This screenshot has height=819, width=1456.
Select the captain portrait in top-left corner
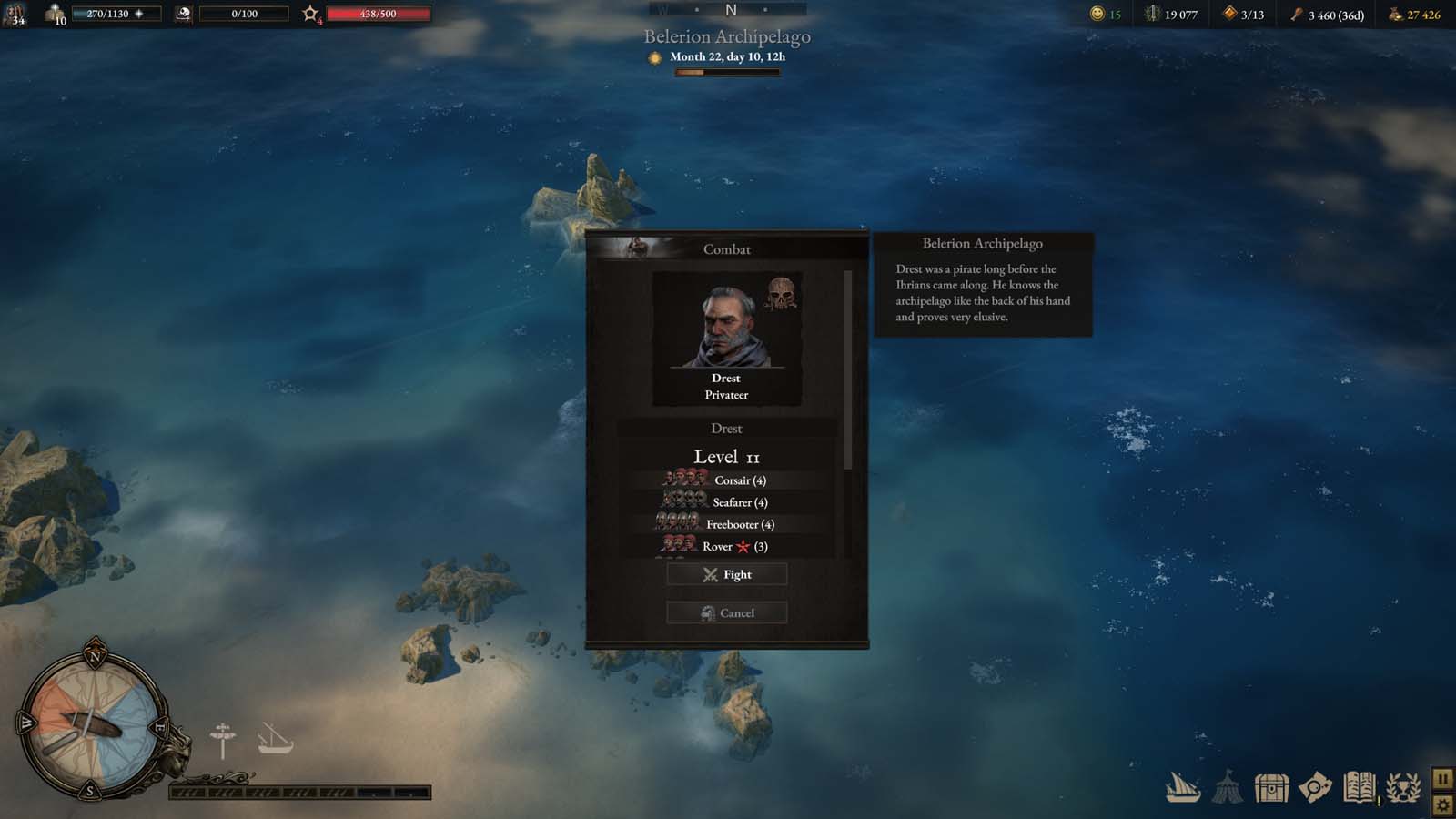pos(13,13)
